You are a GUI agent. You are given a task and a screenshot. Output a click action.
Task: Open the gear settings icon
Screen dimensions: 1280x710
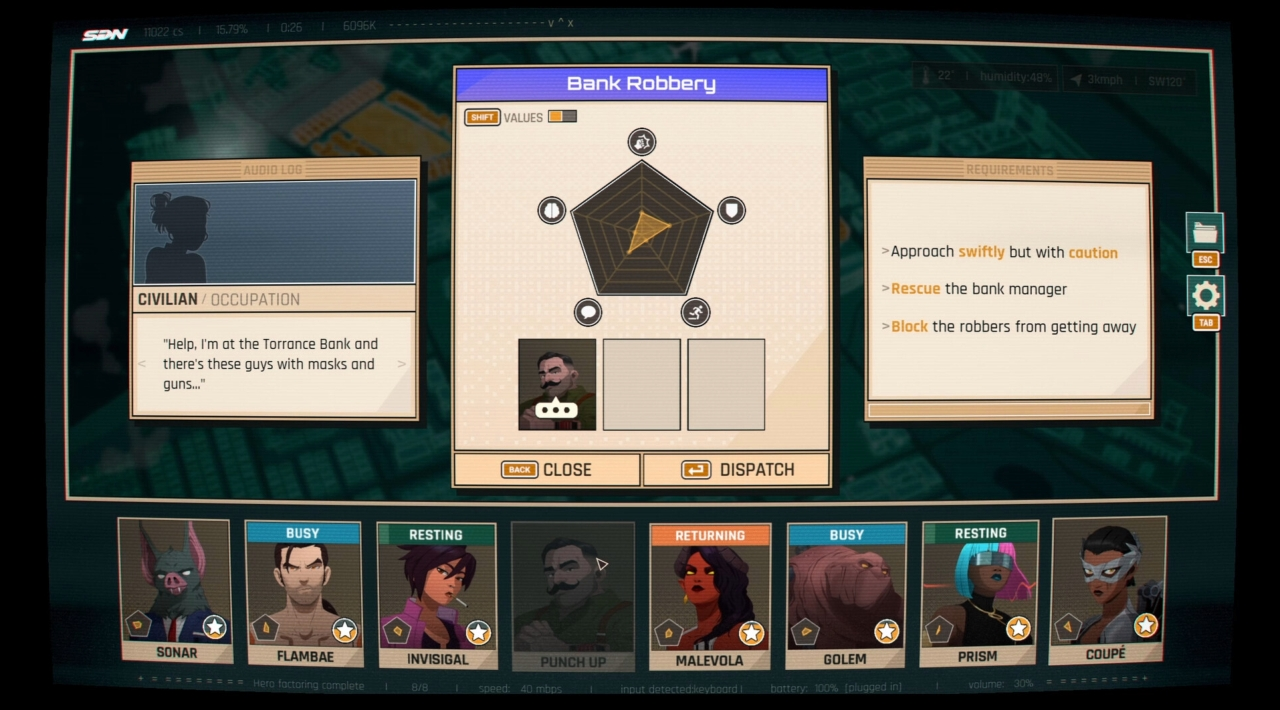click(x=1205, y=296)
